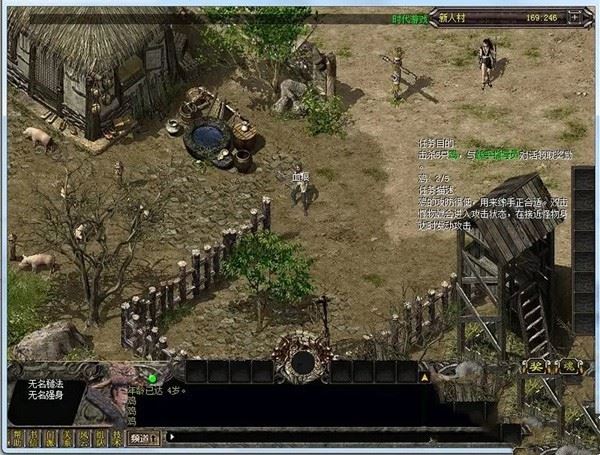Open the 帮助 help menu button
The width and height of the screenshot is (600, 455).
tap(16, 437)
